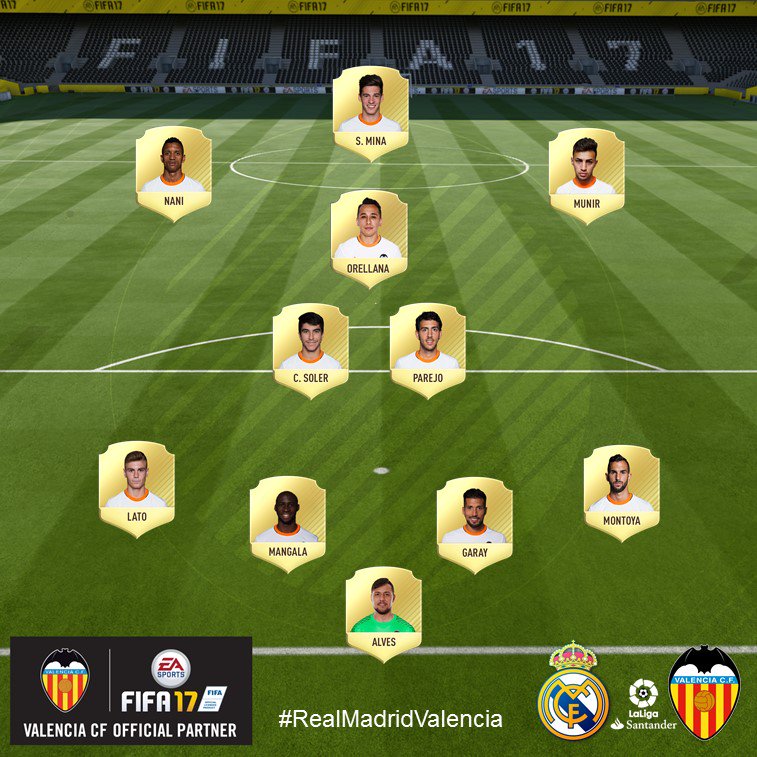Viewport: 757px width, 757px height.
Task: Click the Real Madrid crest
Action: (573, 691)
